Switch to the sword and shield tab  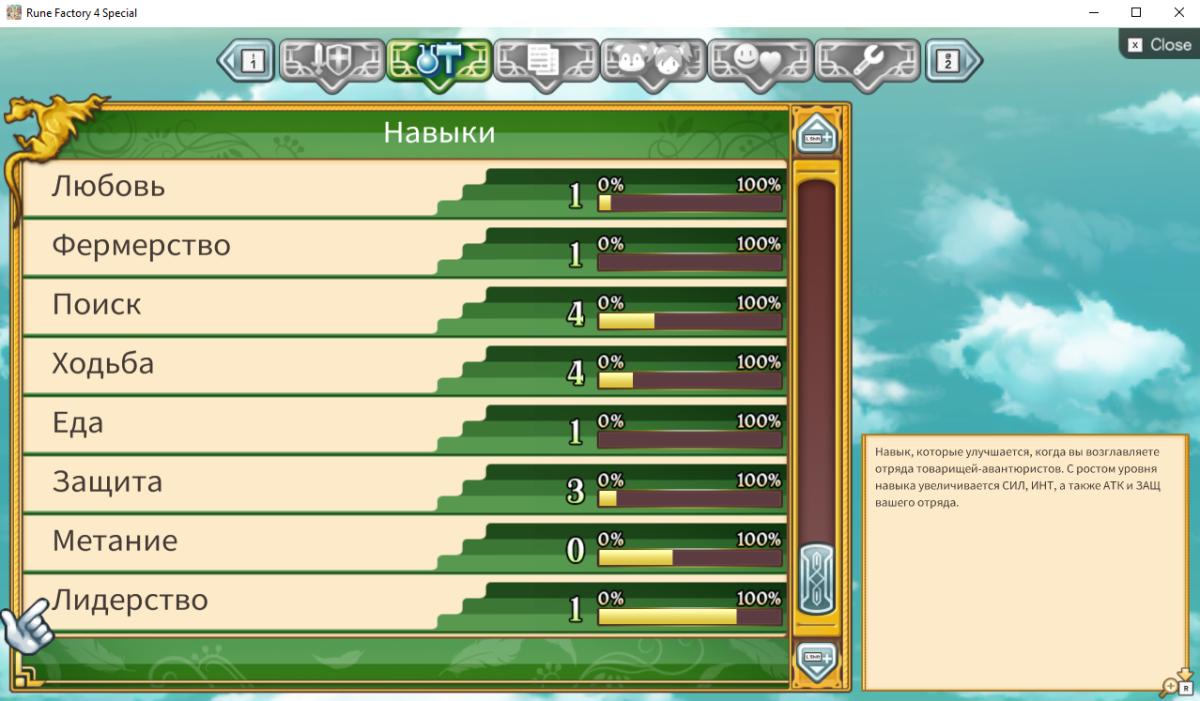(332, 62)
